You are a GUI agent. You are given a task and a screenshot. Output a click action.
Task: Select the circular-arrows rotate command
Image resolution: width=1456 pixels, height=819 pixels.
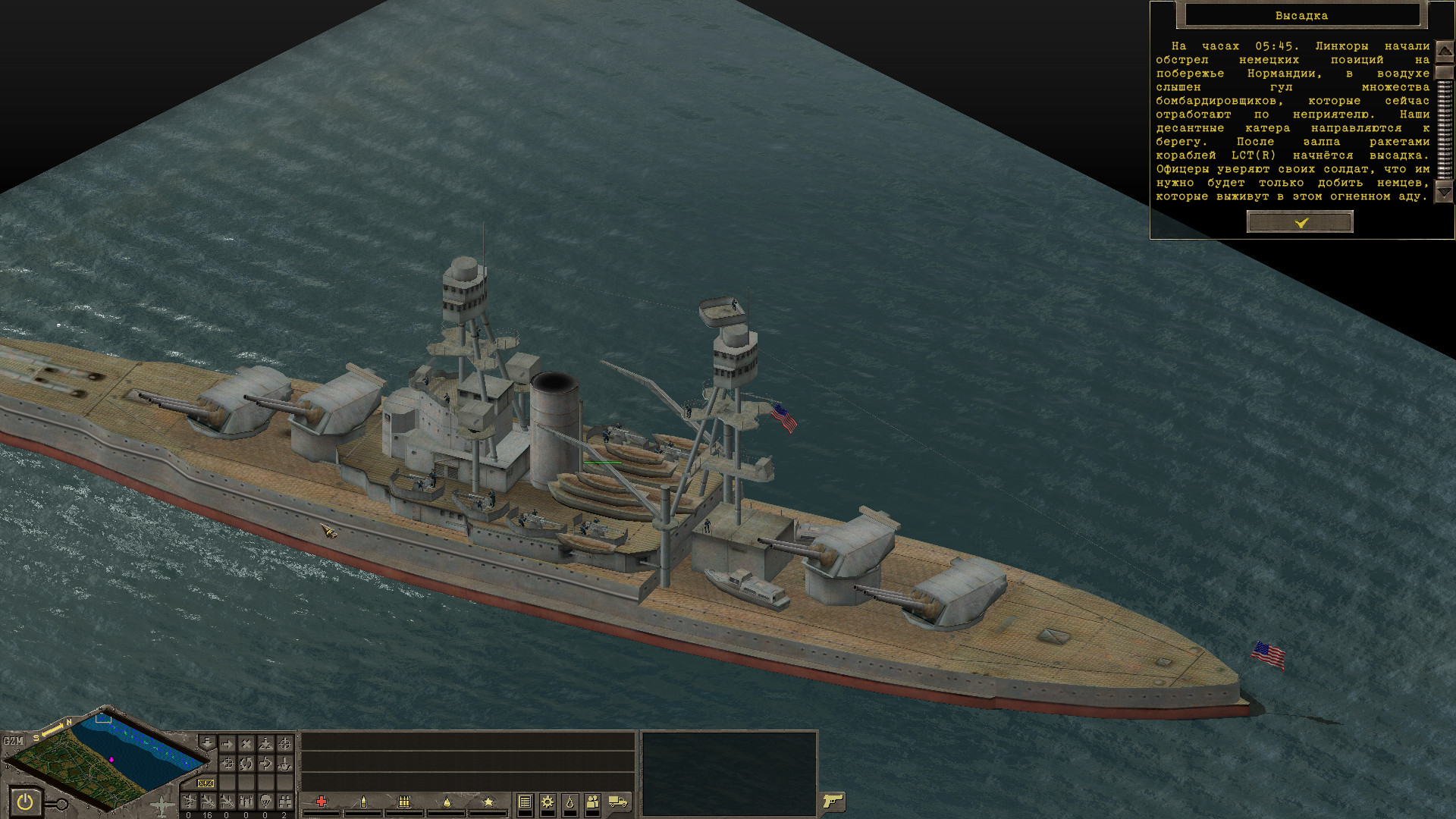point(246,763)
